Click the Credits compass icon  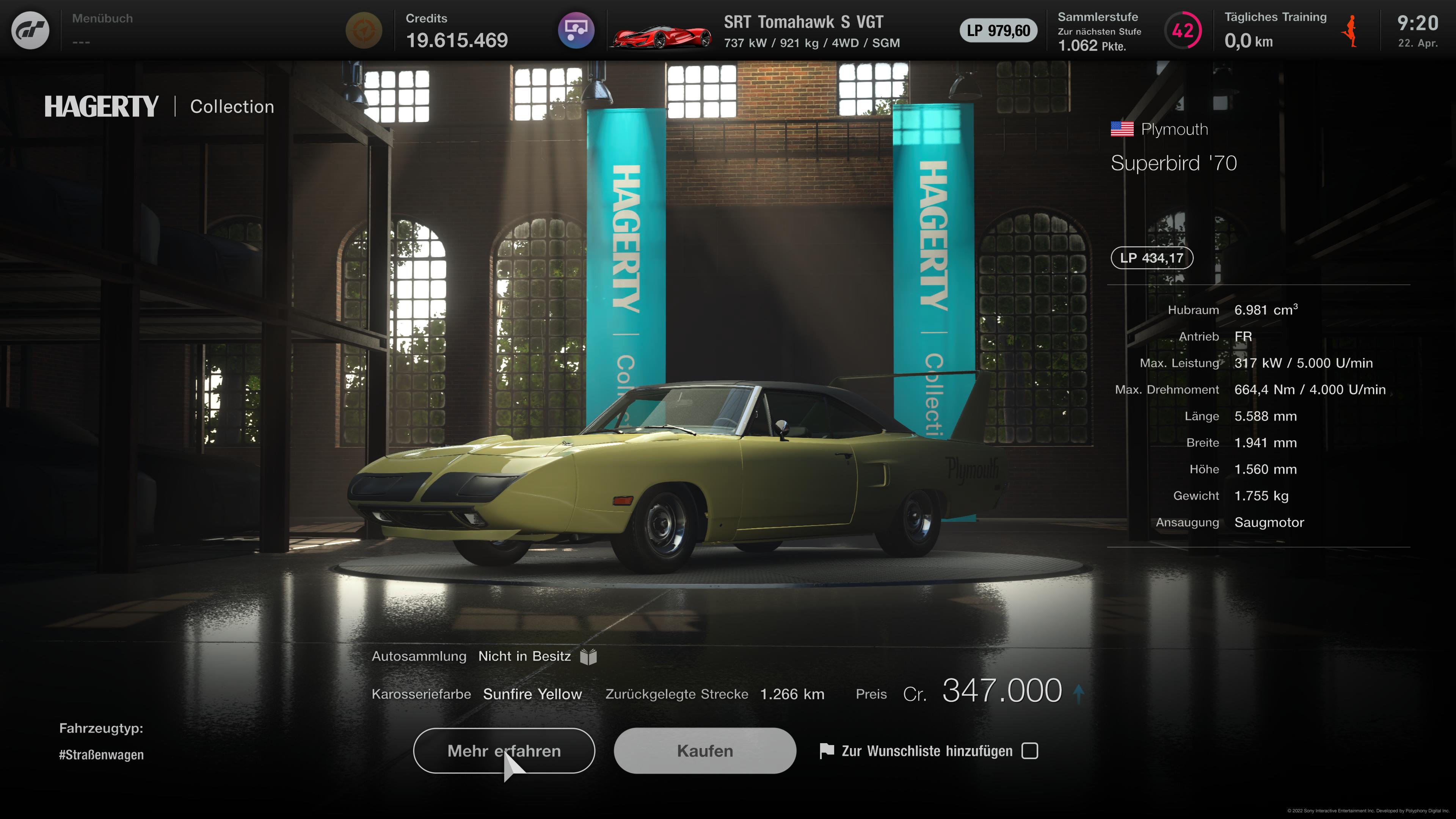pos(364,30)
